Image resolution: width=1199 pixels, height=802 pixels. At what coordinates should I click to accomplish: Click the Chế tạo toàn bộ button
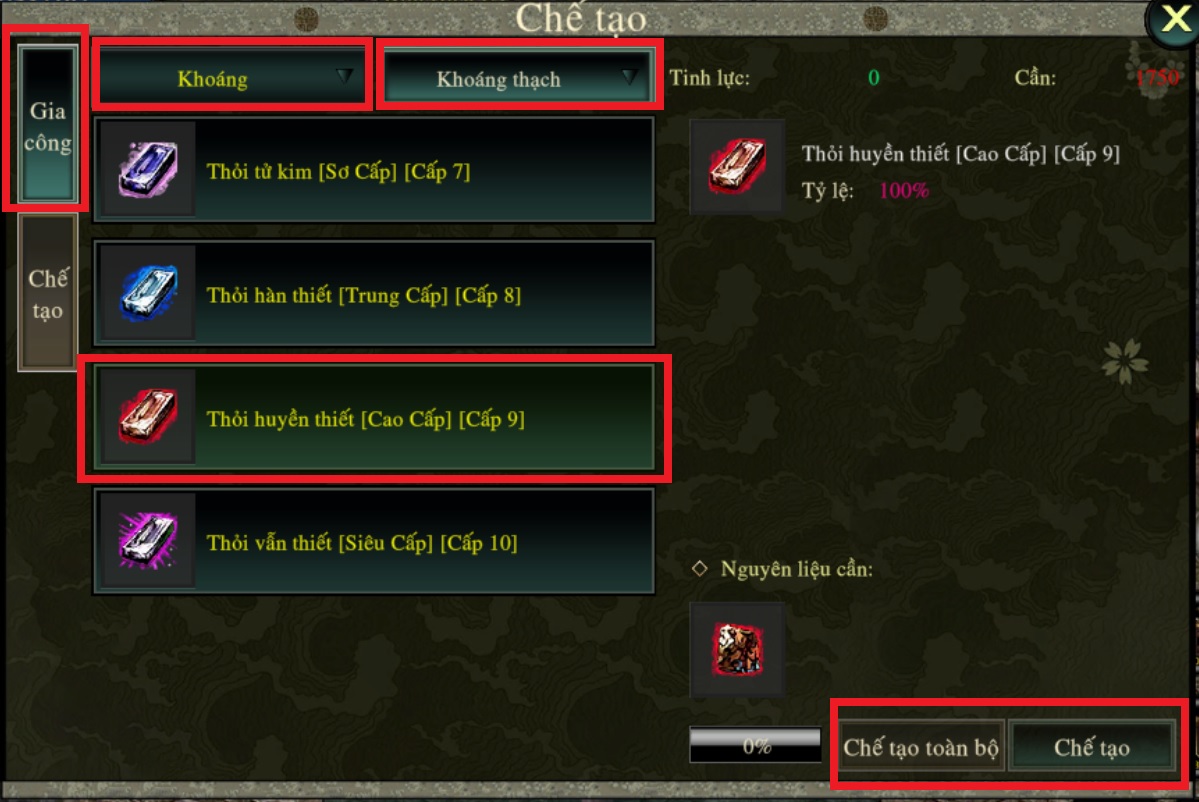[920, 747]
